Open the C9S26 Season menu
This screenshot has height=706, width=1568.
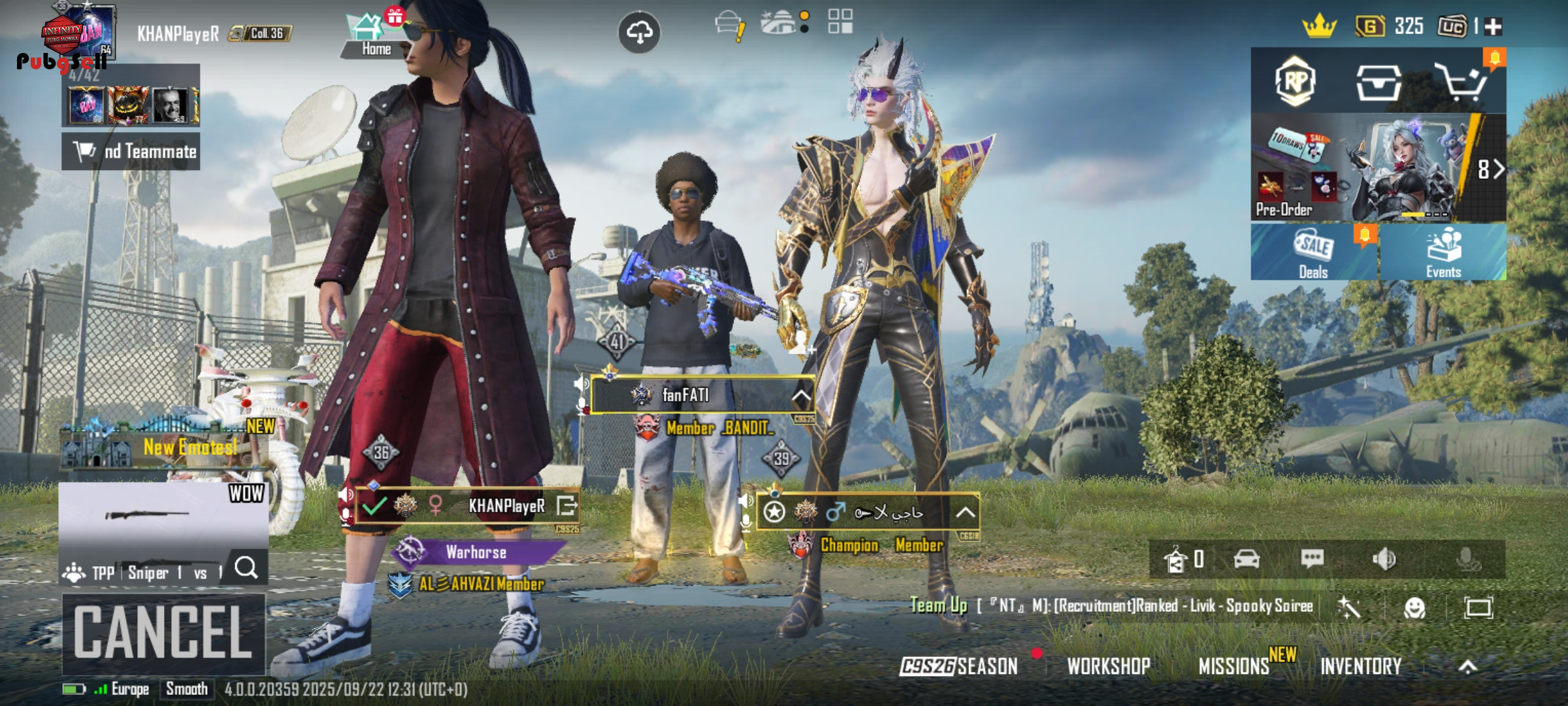959,666
